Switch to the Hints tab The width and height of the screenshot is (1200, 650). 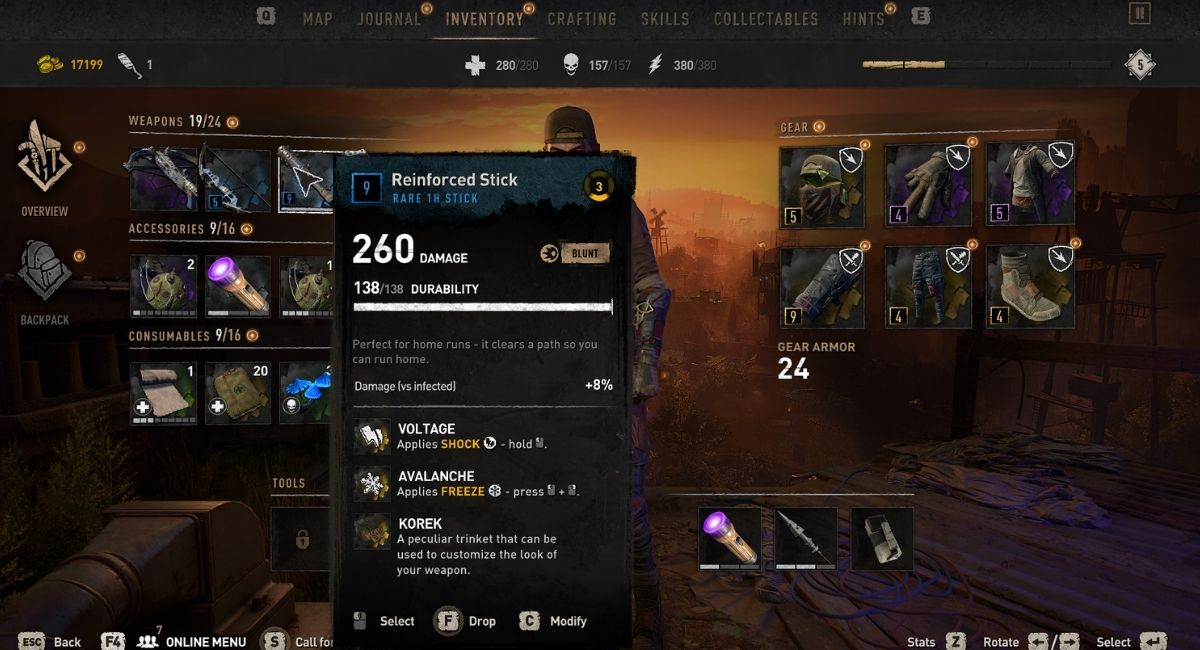pos(863,19)
